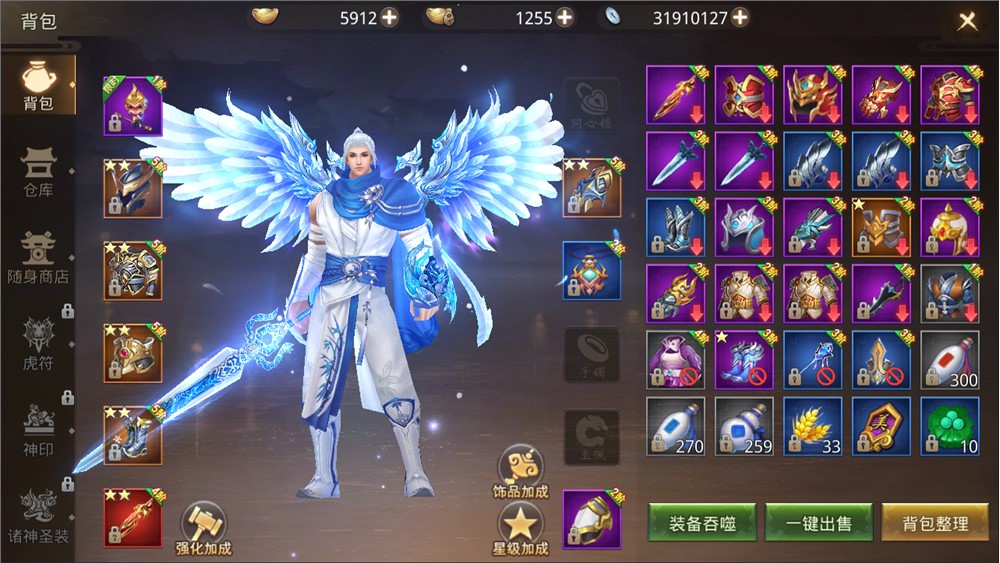
Task: Select the equipped helmet slot
Action: 133,188
